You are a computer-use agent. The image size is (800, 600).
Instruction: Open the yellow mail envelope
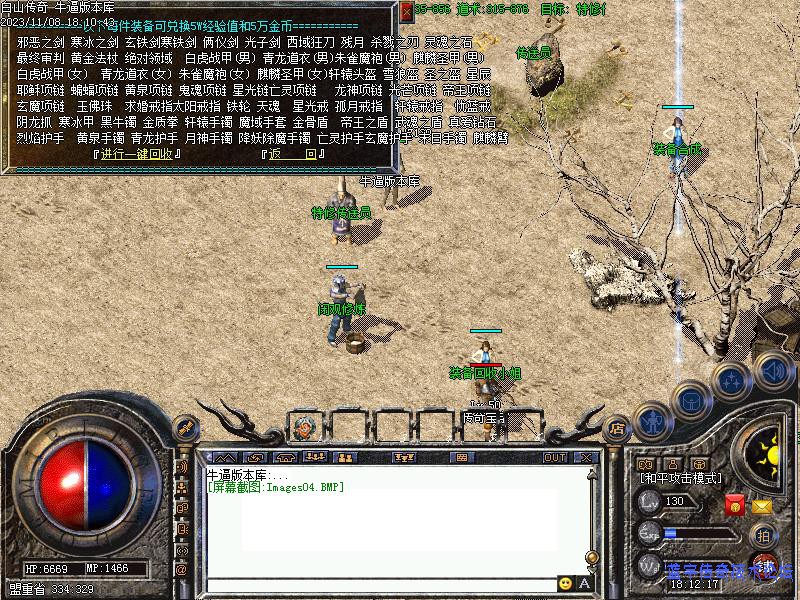click(x=762, y=505)
